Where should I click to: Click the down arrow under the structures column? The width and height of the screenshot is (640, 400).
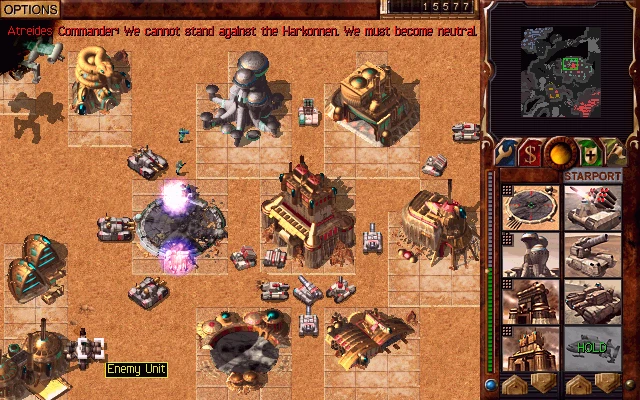tap(542, 384)
